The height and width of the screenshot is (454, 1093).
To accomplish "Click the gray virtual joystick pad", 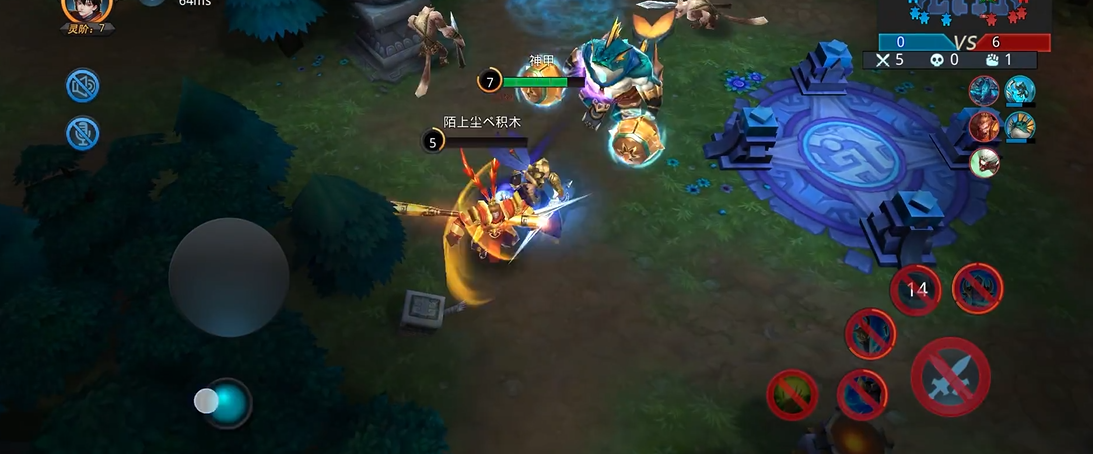I will (x=229, y=277).
